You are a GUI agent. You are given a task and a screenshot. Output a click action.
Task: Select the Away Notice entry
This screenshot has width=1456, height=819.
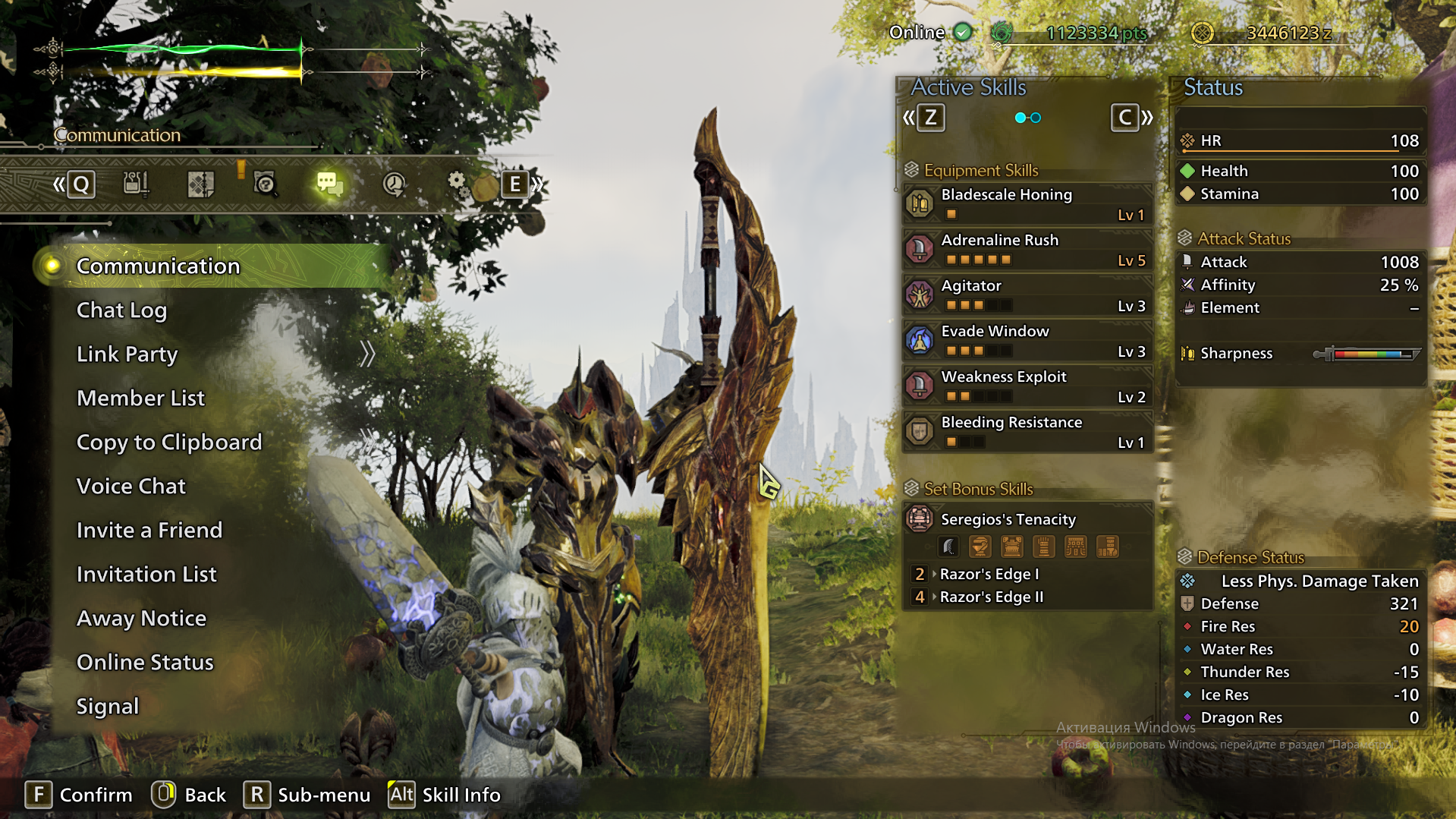141,619
